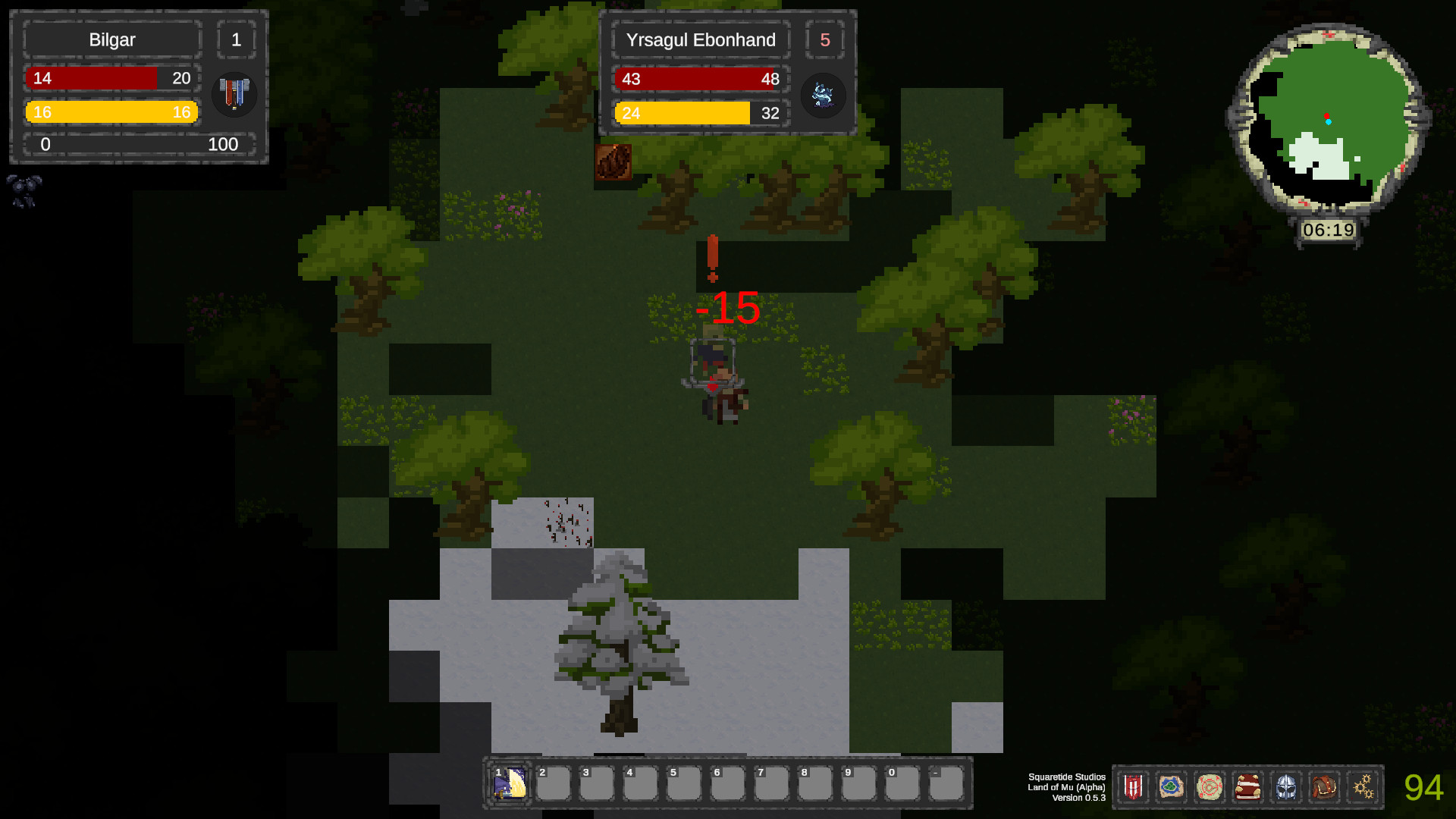
Task: Open the equipment helmet icon
Action: pyautogui.click(x=1287, y=787)
